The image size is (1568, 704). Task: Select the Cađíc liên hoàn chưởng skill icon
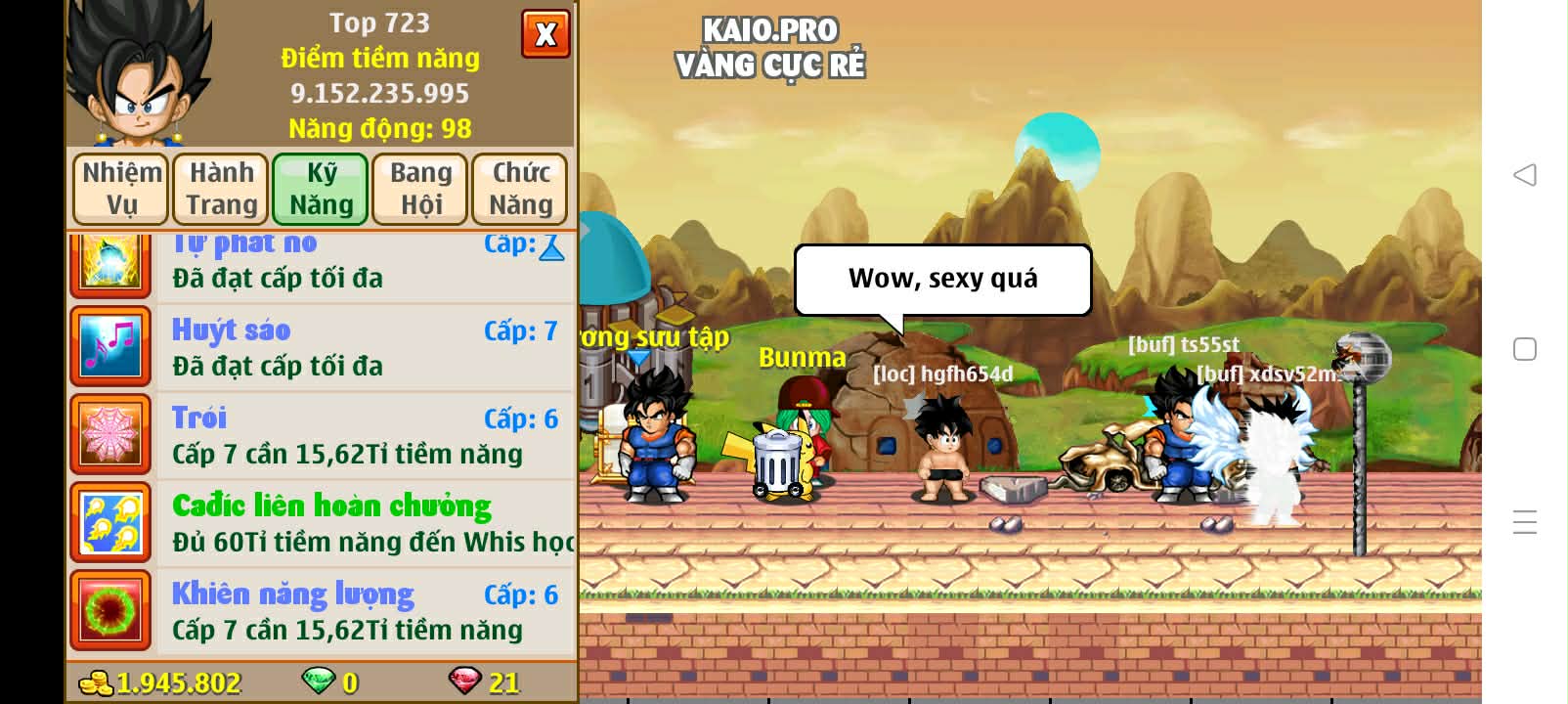[109, 522]
